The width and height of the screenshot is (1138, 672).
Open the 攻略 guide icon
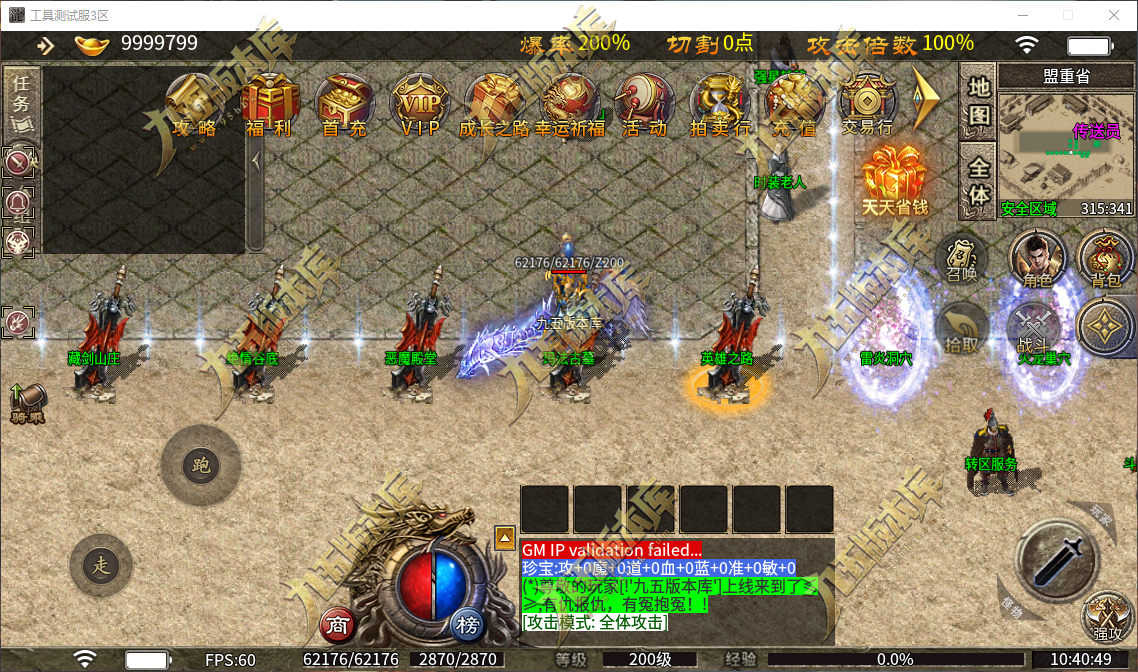click(194, 105)
